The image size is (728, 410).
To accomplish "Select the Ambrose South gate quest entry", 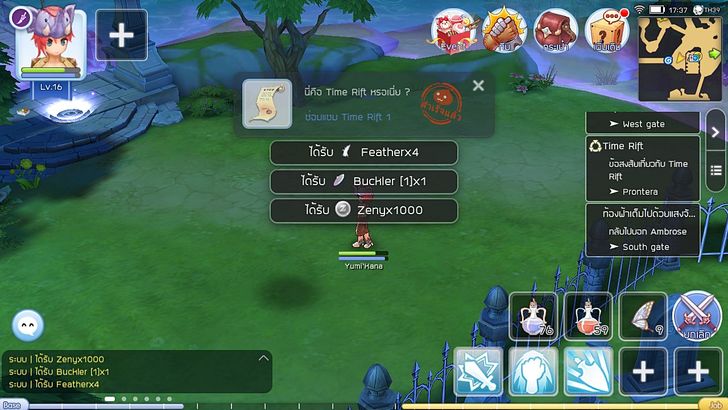I will coord(642,231).
